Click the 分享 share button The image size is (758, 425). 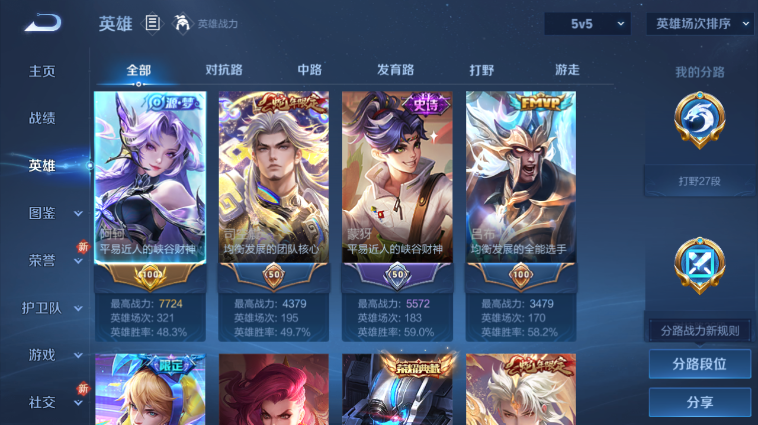tap(699, 402)
